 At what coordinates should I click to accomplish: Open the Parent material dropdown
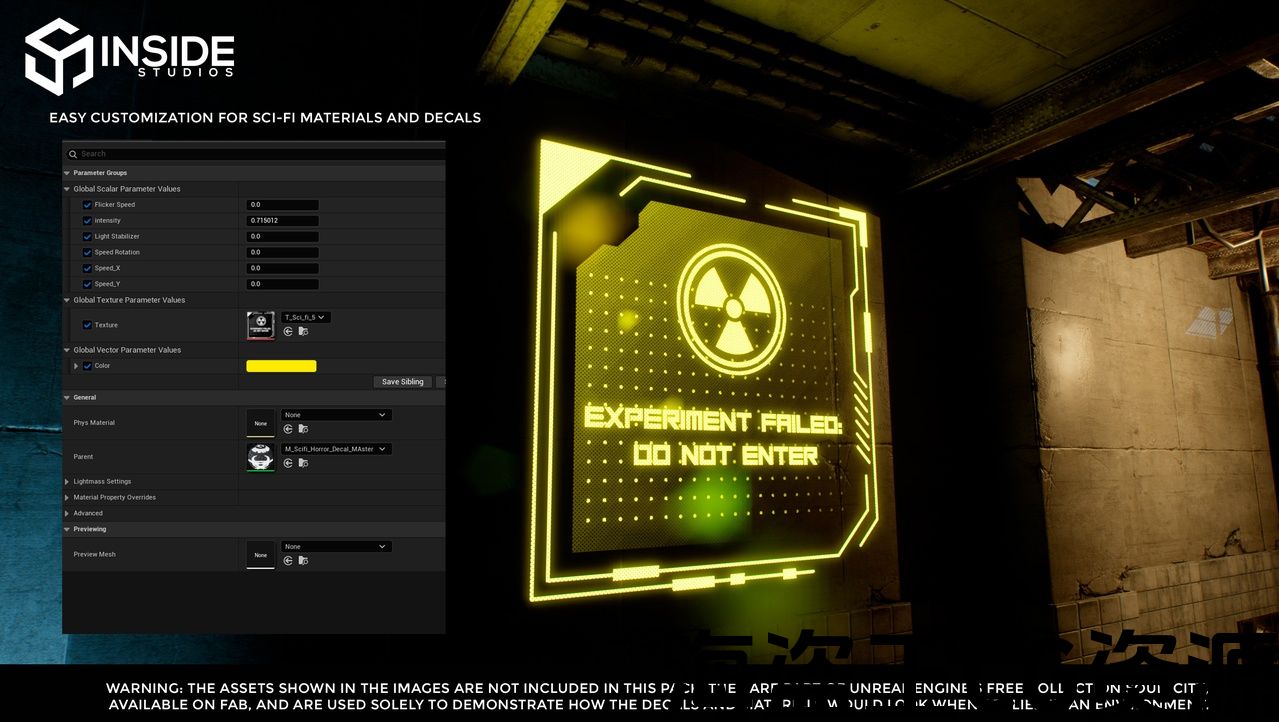click(x=336, y=449)
